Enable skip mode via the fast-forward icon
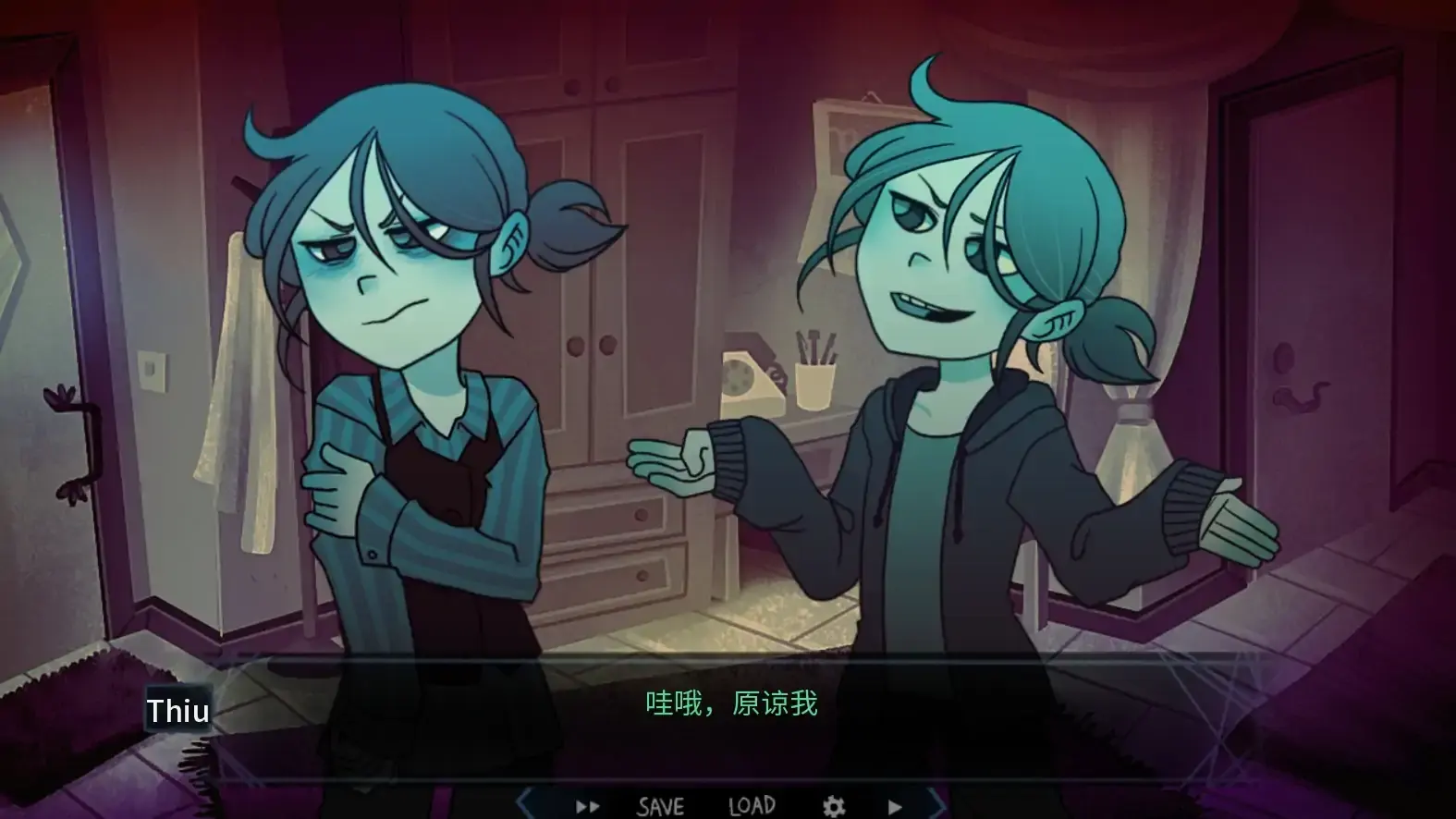The width and height of the screenshot is (1456, 819). (x=586, y=805)
